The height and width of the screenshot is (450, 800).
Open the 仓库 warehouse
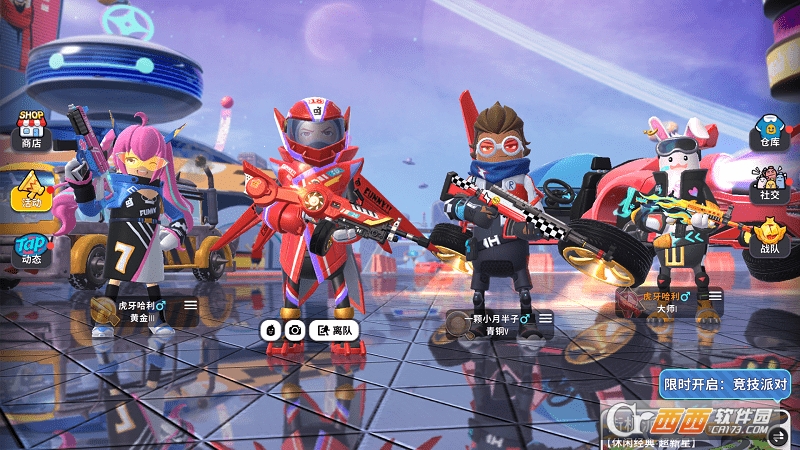tap(768, 132)
